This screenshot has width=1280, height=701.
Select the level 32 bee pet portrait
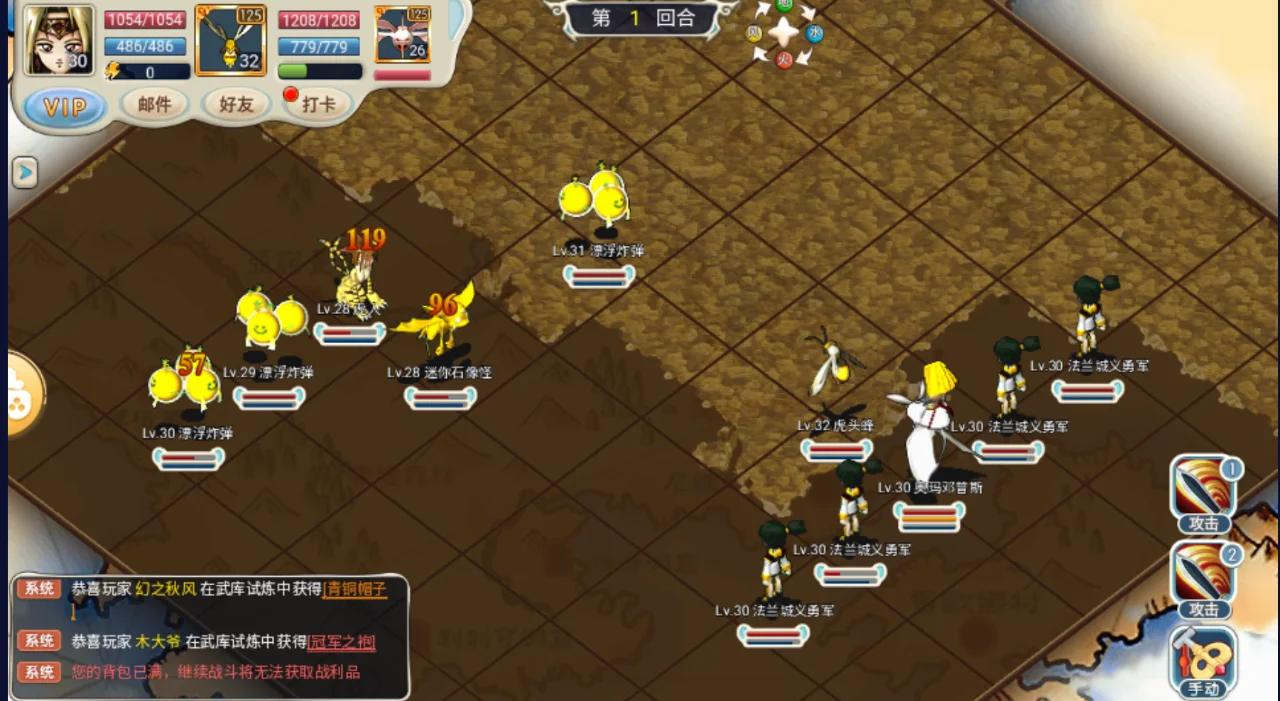pyautogui.click(x=231, y=41)
